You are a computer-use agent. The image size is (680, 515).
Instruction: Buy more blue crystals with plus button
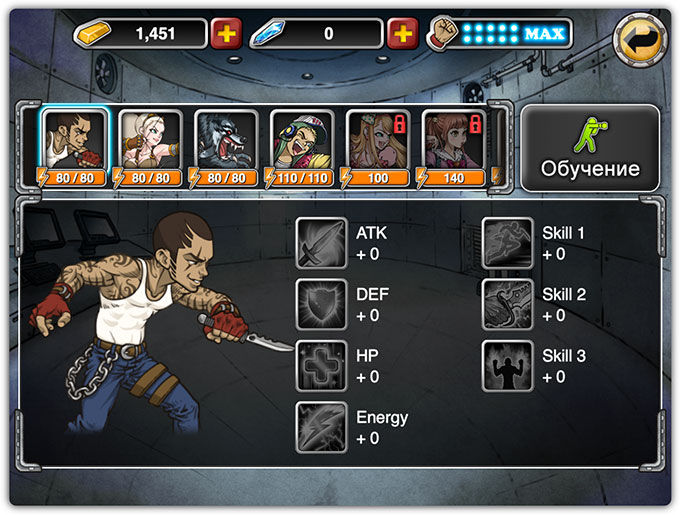402,34
